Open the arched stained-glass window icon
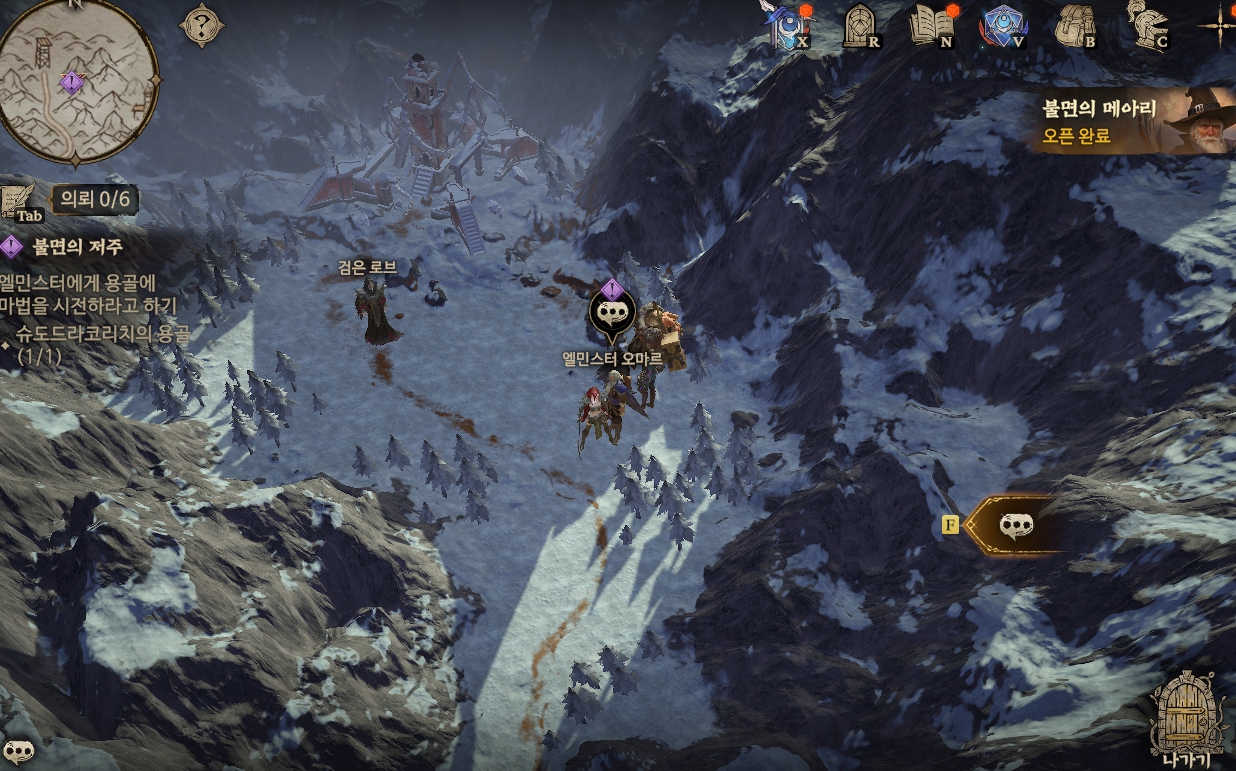 [x=860, y=26]
